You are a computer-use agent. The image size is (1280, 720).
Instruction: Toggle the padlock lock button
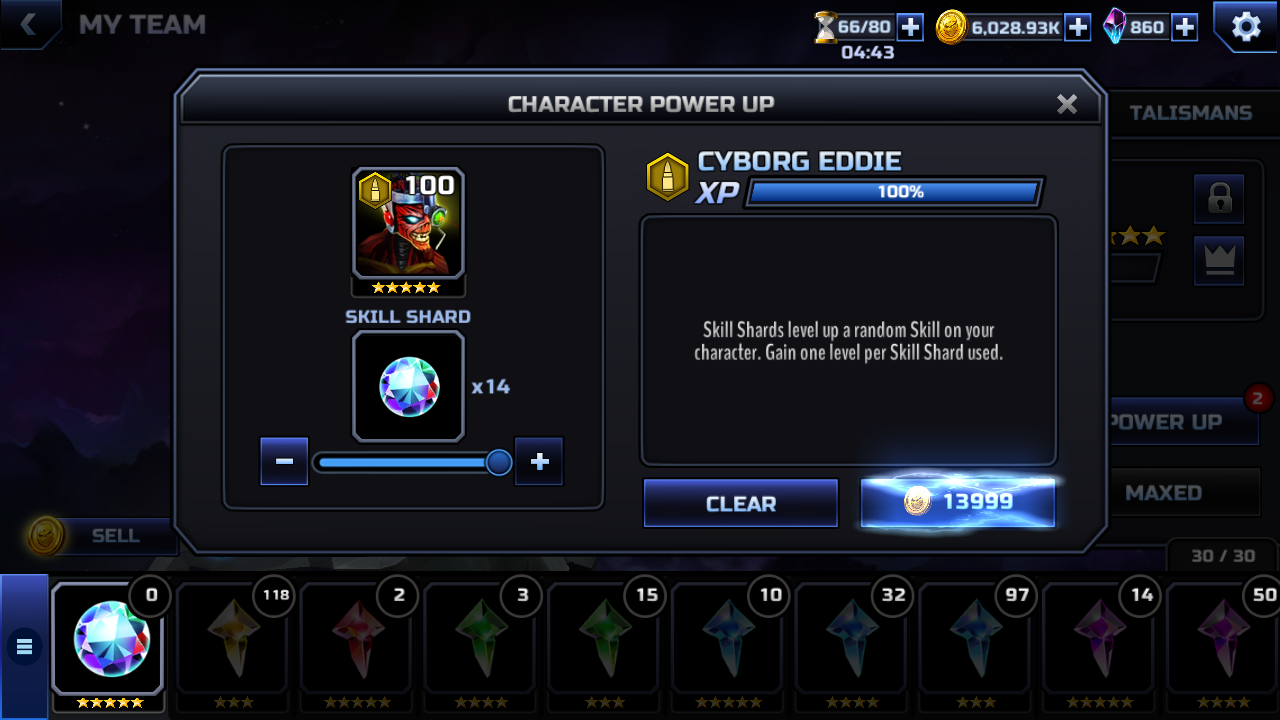[1219, 199]
